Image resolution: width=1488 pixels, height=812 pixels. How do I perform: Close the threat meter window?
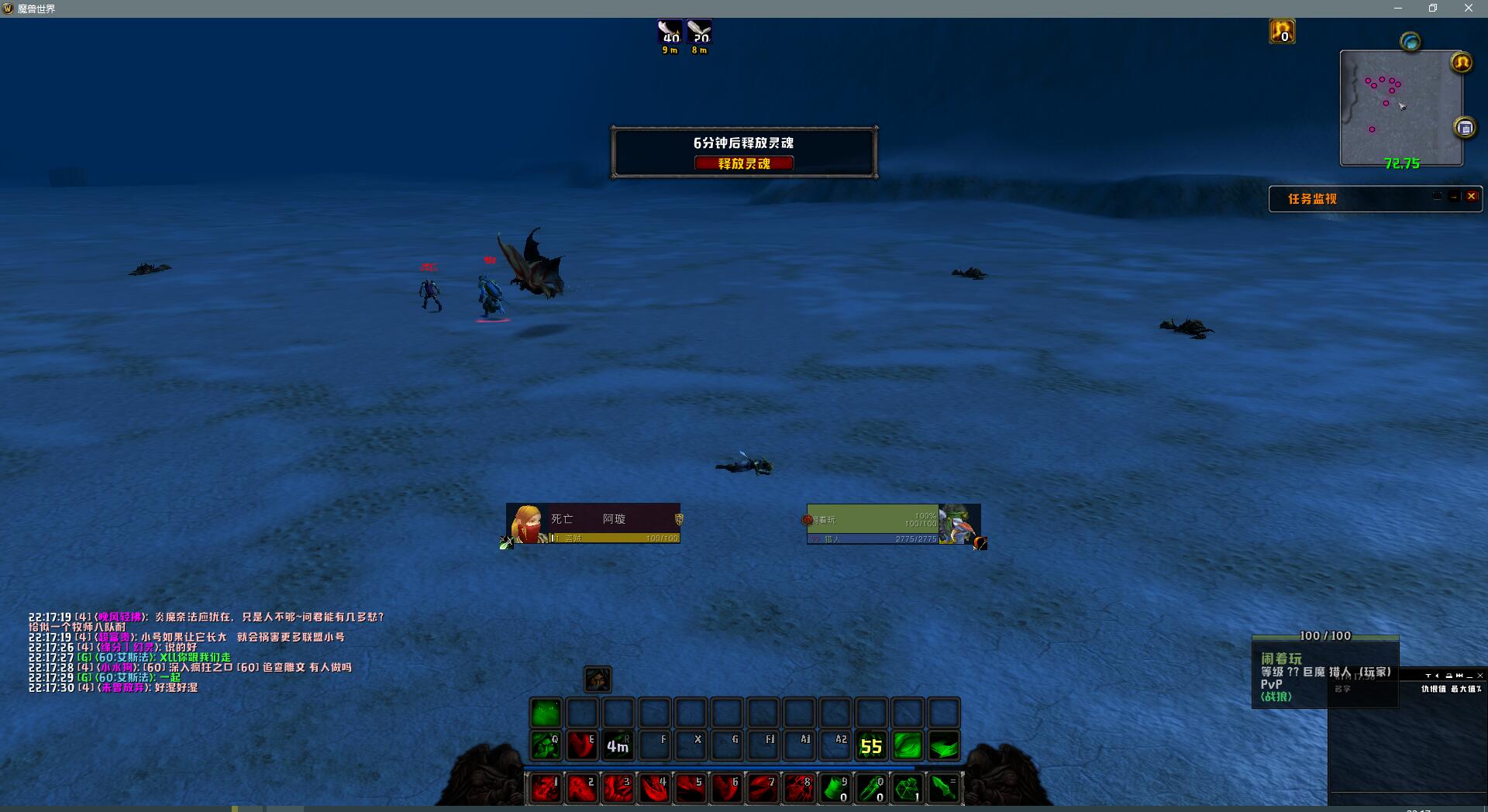pos(1479,676)
